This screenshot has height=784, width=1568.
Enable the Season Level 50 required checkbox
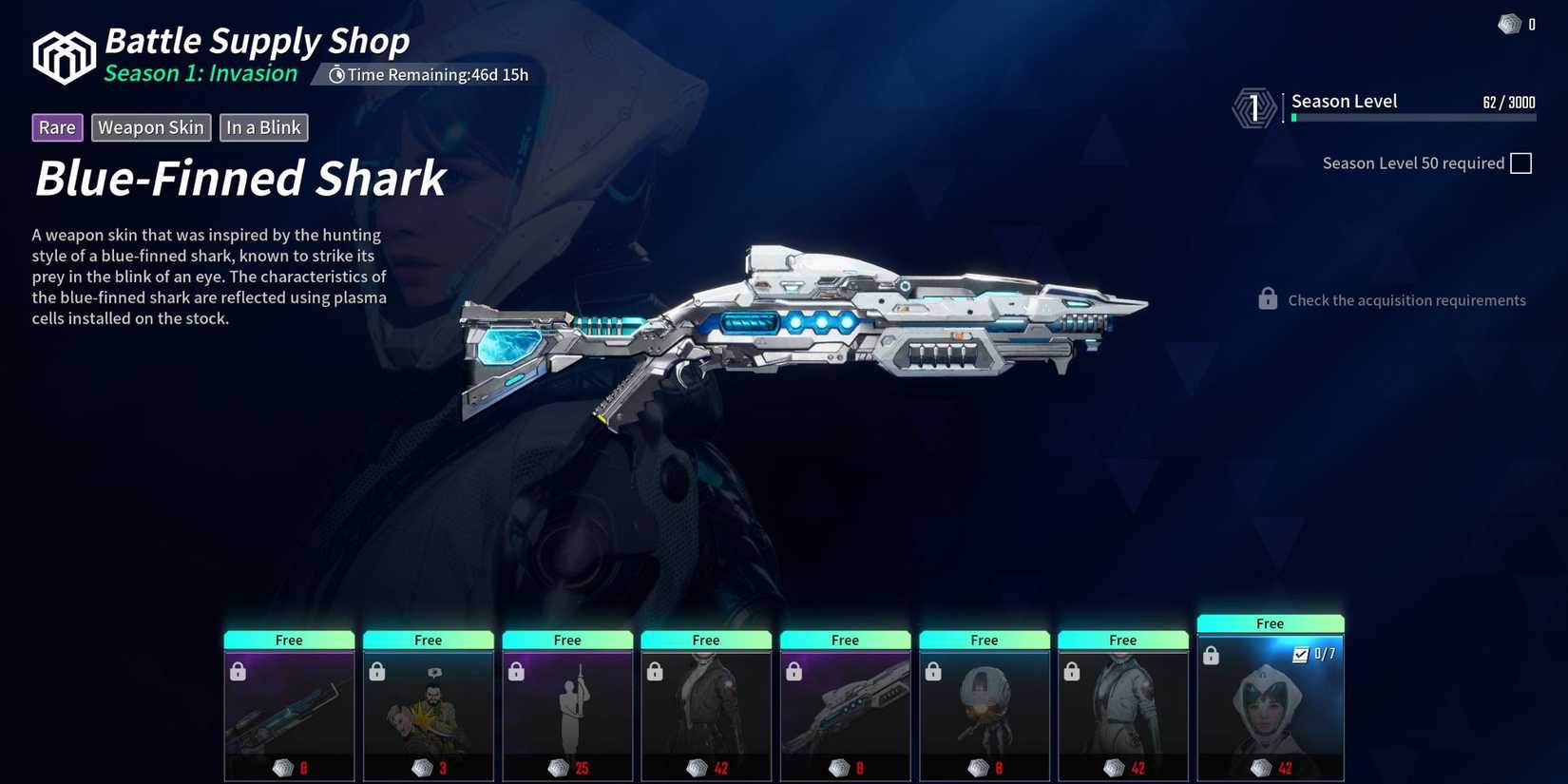coord(1521,163)
